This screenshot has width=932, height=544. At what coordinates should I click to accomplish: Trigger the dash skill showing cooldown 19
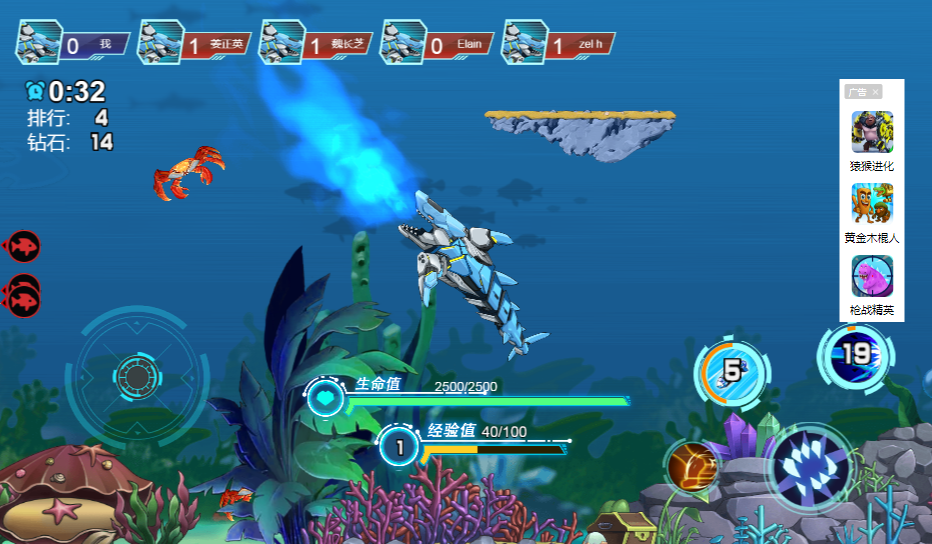(x=855, y=354)
